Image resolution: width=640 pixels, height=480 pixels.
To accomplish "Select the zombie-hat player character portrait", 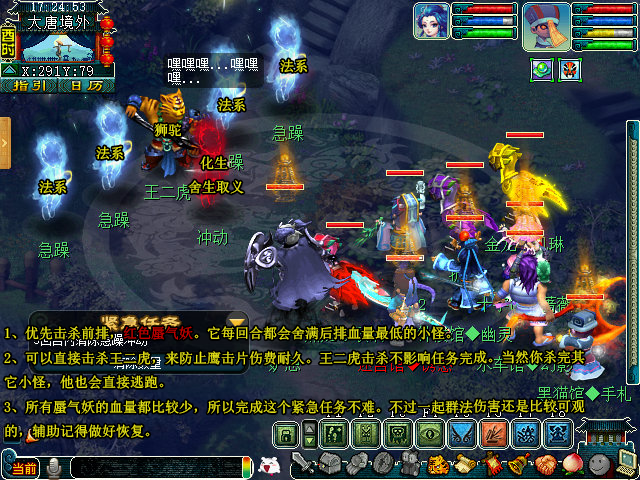I will click(x=546, y=25).
